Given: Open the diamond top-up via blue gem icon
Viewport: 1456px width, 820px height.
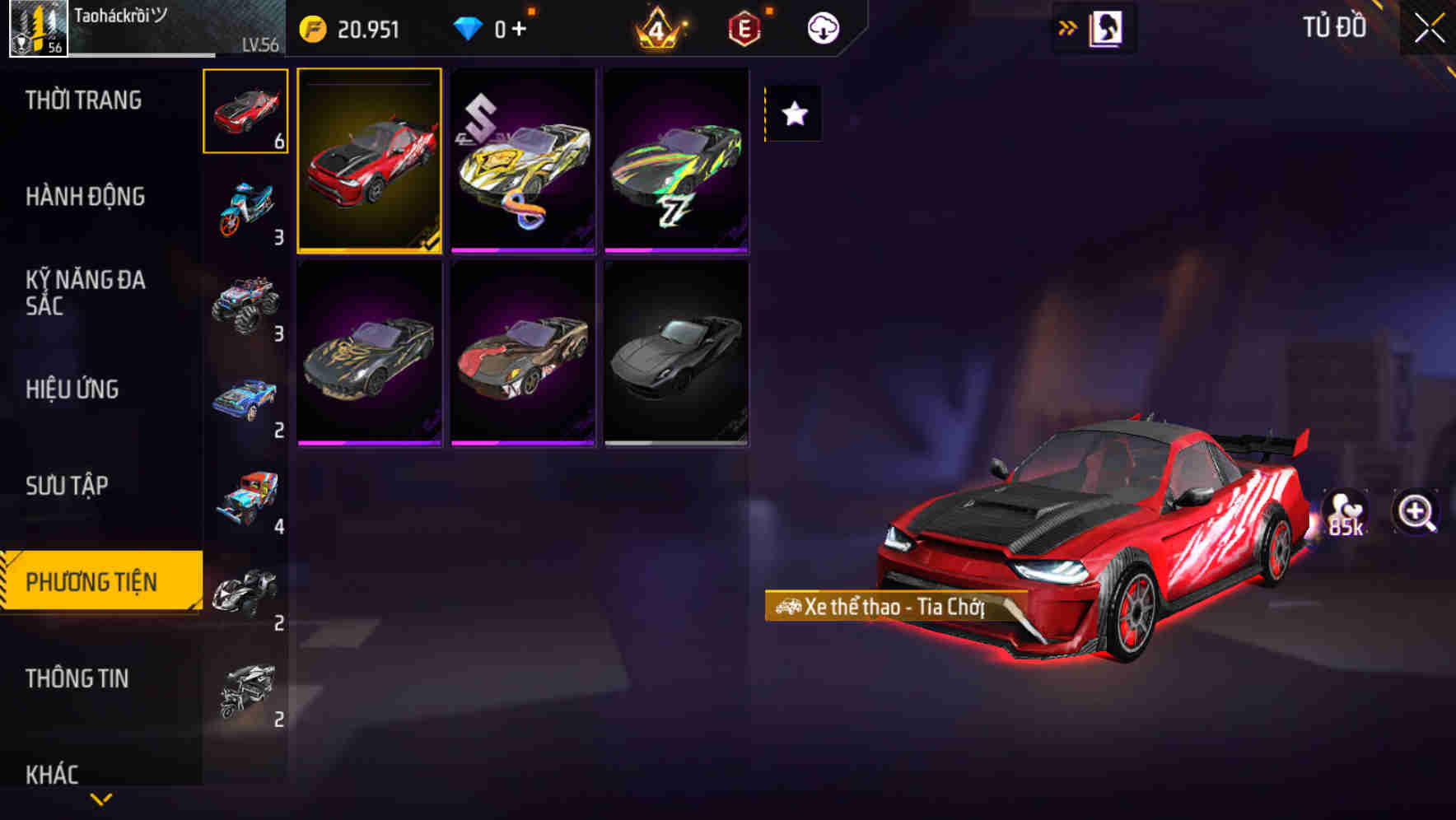Looking at the screenshot, I should tap(470, 27).
